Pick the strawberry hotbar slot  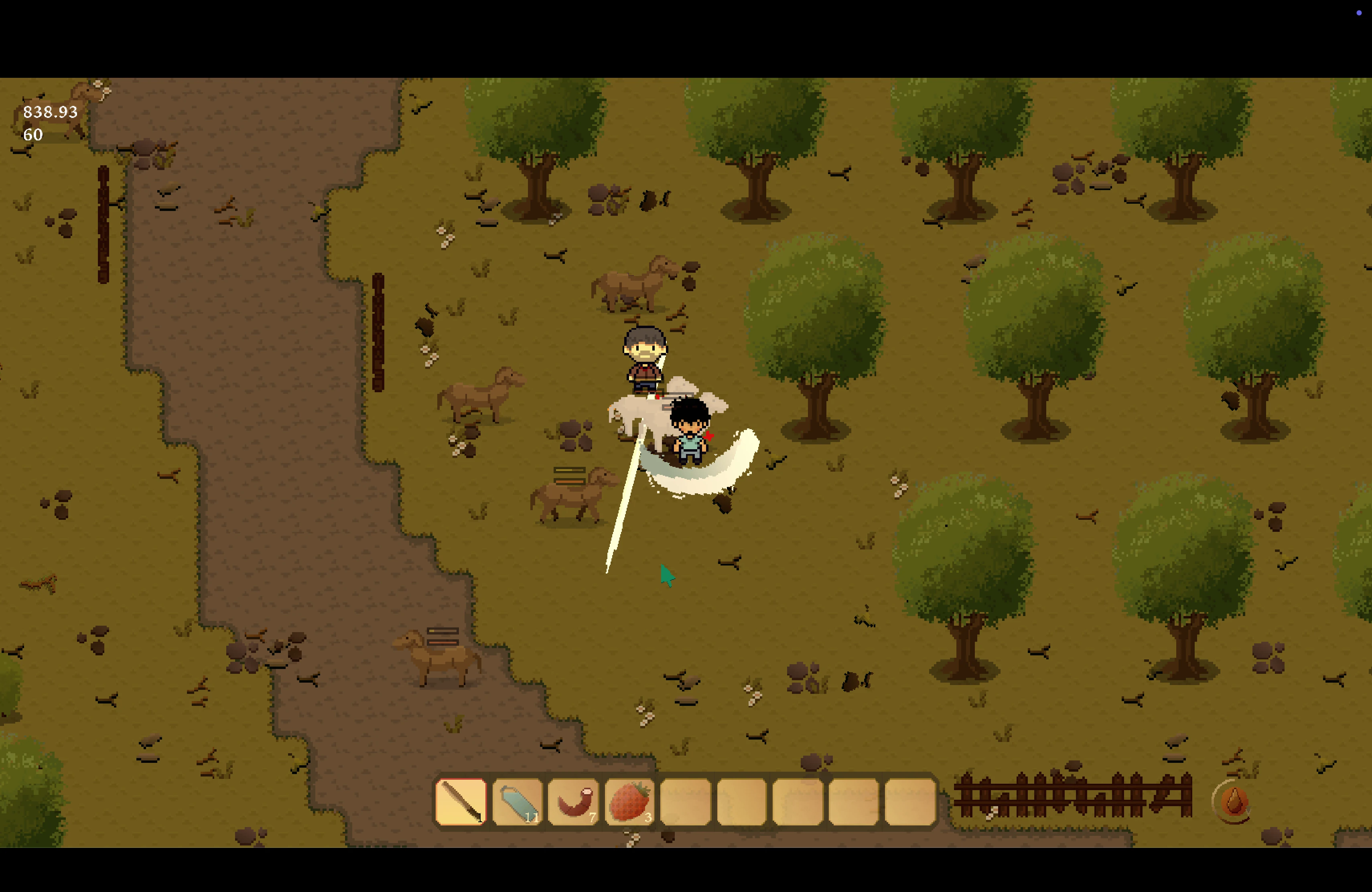pos(629,801)
